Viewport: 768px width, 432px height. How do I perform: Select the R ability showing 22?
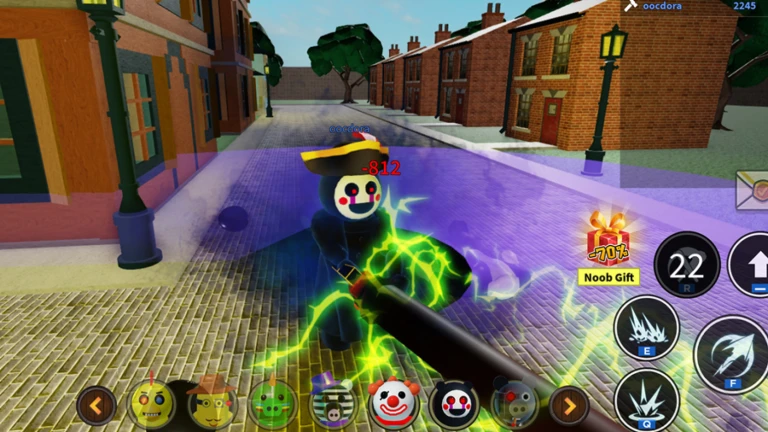(x=686, y=265)
